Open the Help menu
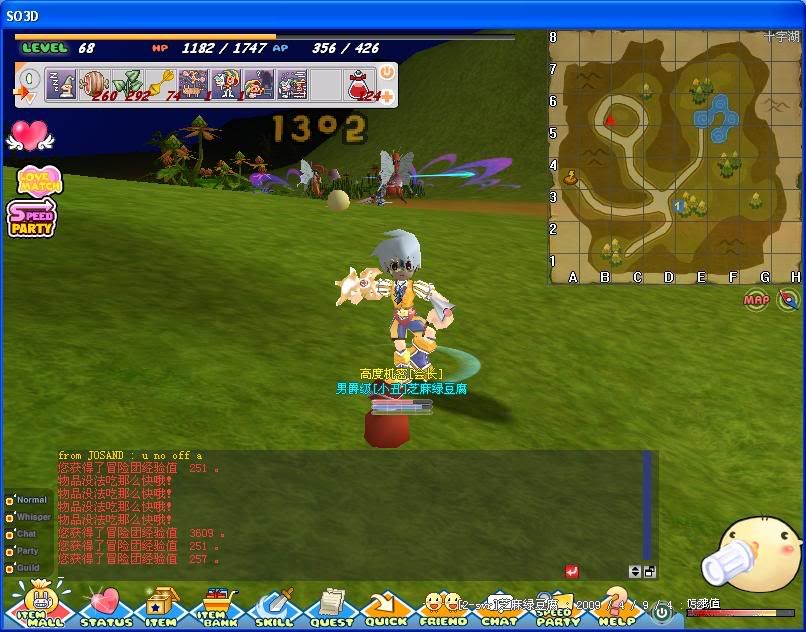 (616, 608)
